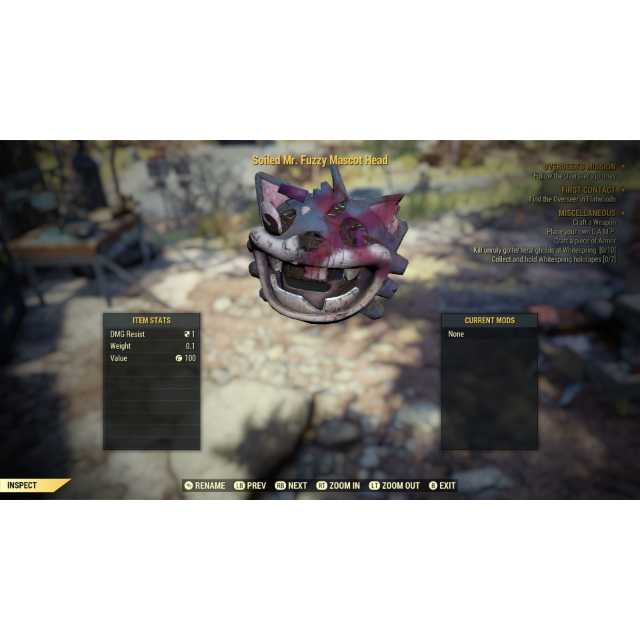
Task: Select the None row under Current Mods
Action: (x=489, y=334)
